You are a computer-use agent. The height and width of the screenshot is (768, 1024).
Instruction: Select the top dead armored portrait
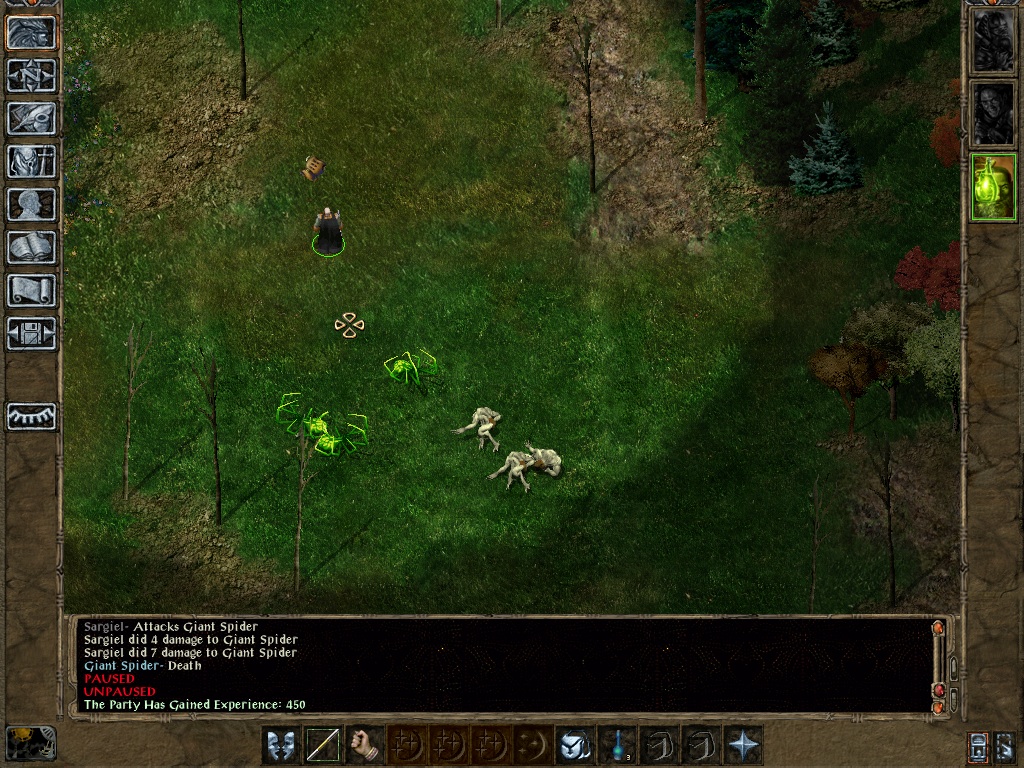[993, 41]
